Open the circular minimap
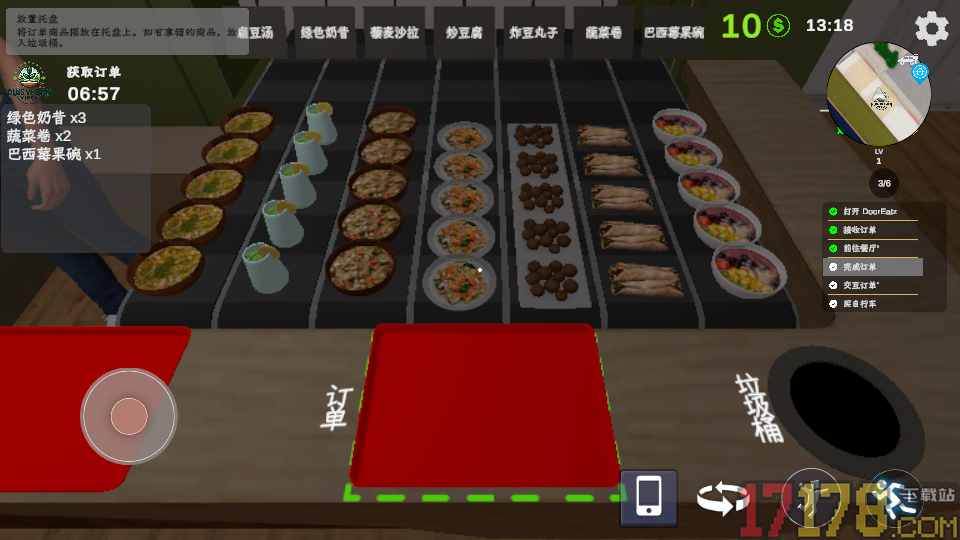The height and width of the screenshot is (540, 960). pos(879,93)
